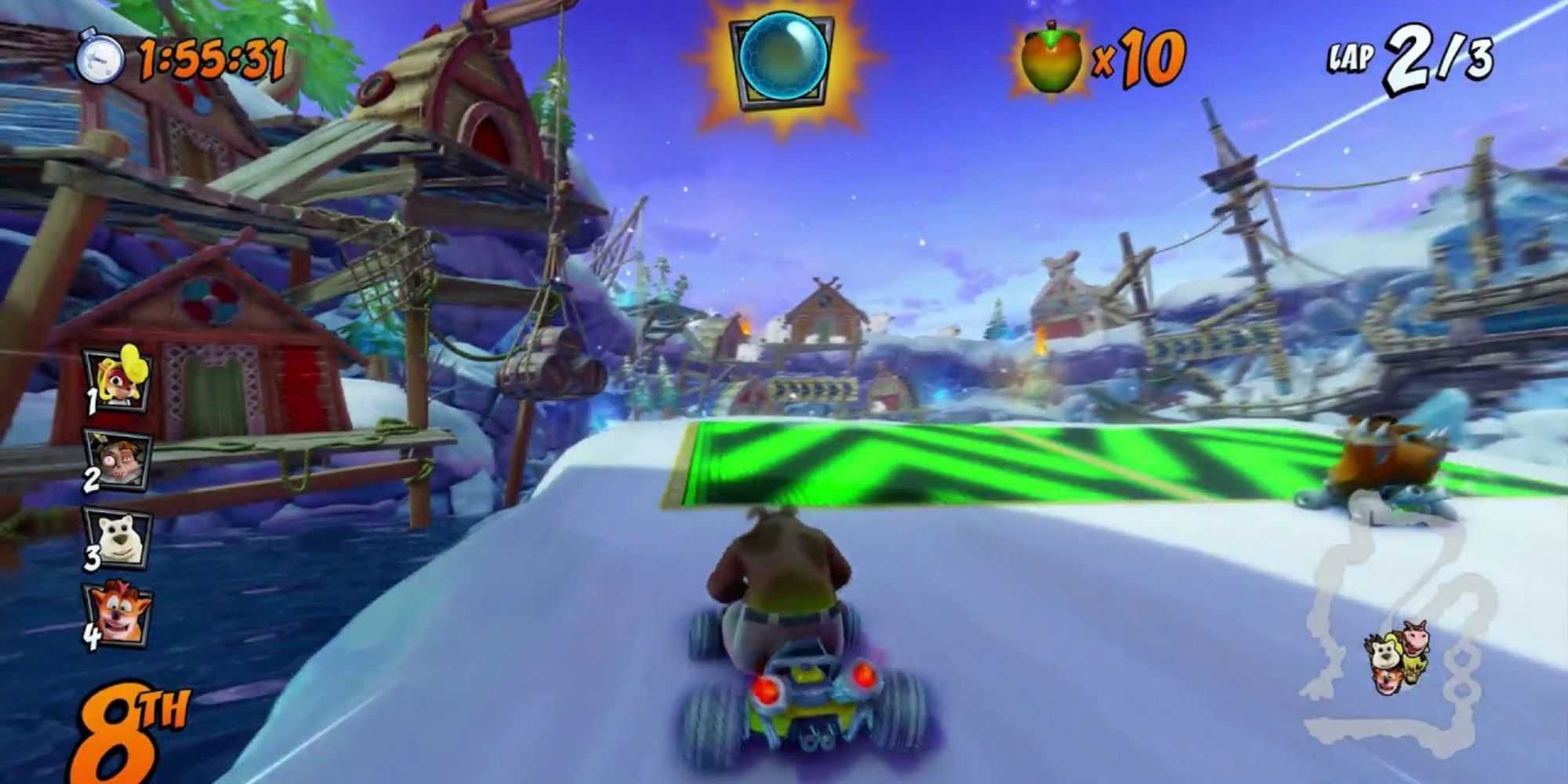
Task: Click the Coco portrait in first place
Action: [x=118, y=383]
